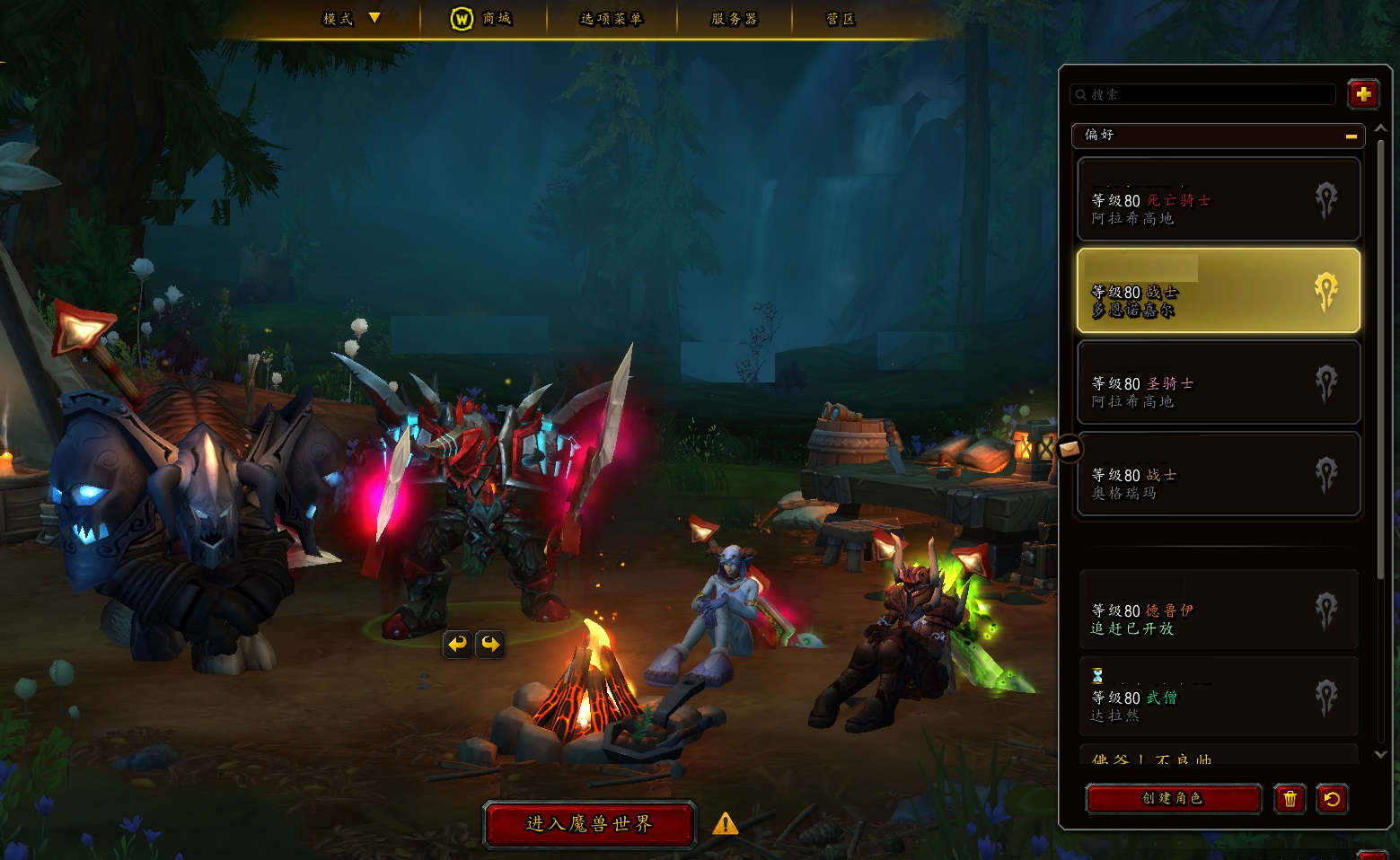The height and width of the screenshot is (860, 1400).
Task: Open the 服务器 realm list
Action: click(x=734, y=19)
